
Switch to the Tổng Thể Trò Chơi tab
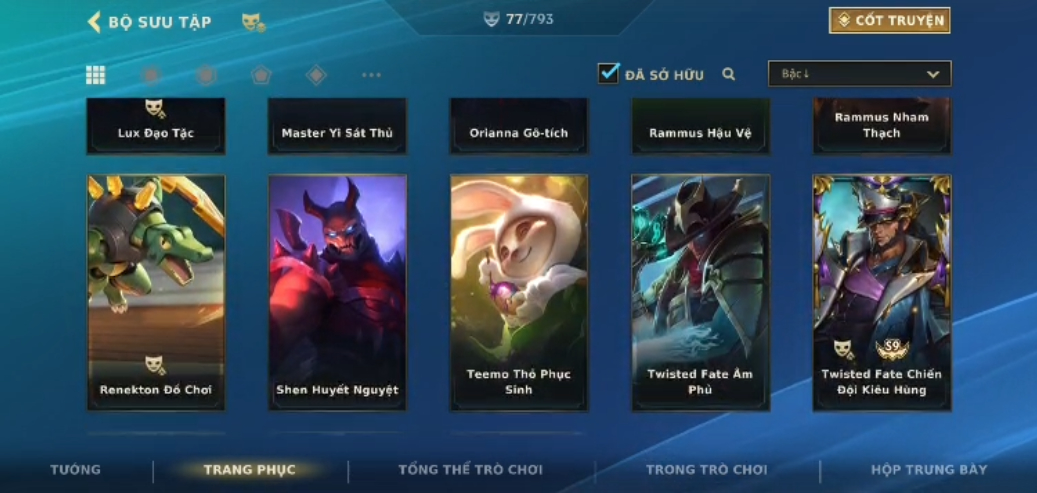coord(470,470)
